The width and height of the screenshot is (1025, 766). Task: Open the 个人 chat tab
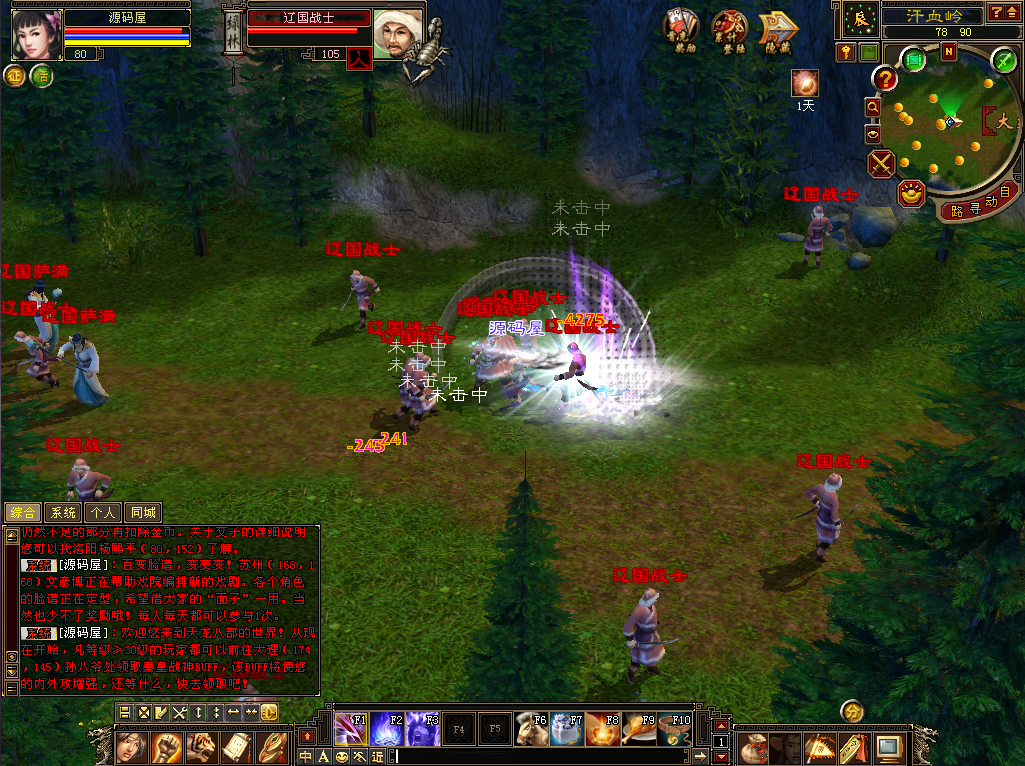(103, 513)
